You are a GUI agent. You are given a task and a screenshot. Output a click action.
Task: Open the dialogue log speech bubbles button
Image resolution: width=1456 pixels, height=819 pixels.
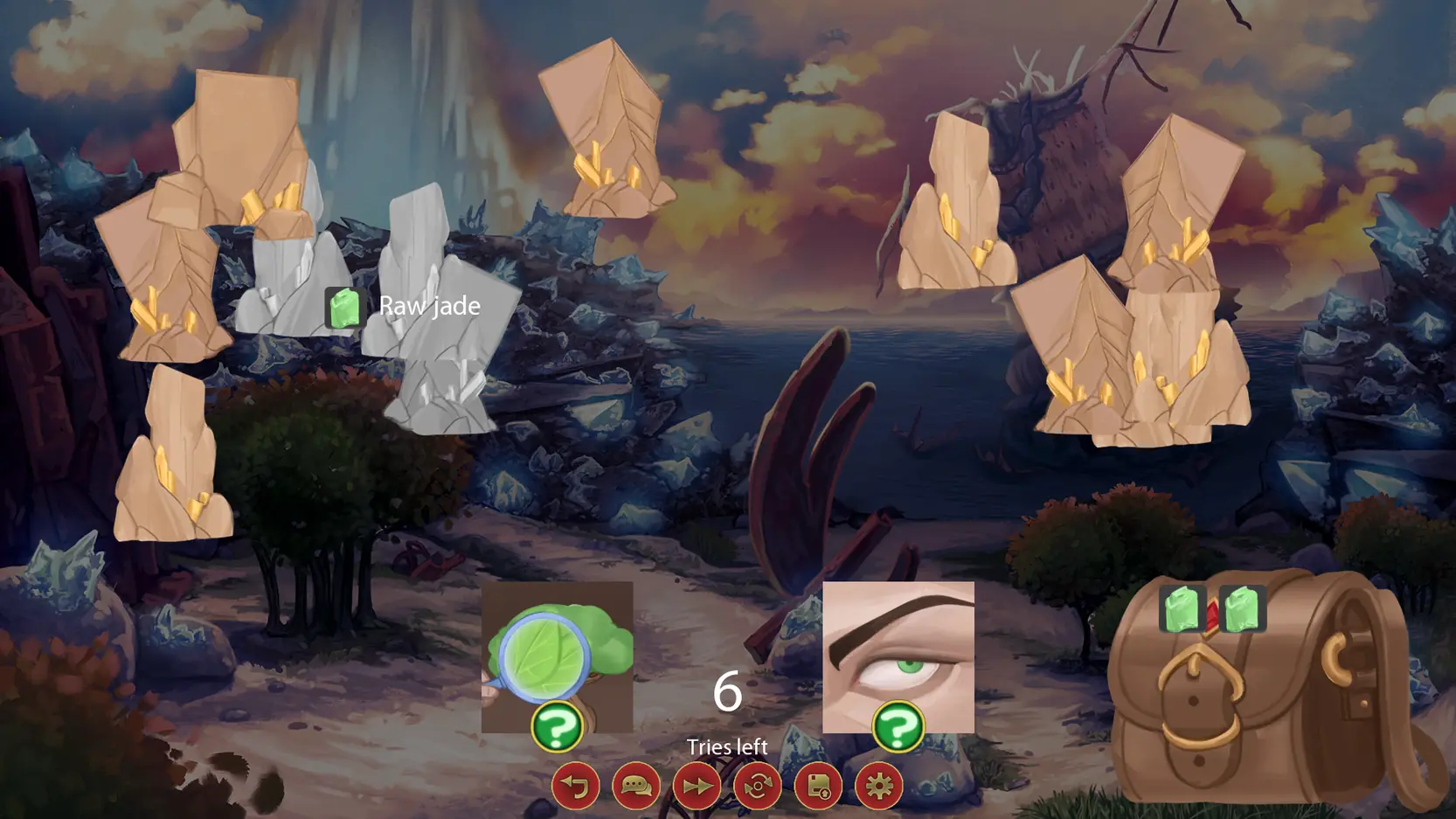point(636,786)
